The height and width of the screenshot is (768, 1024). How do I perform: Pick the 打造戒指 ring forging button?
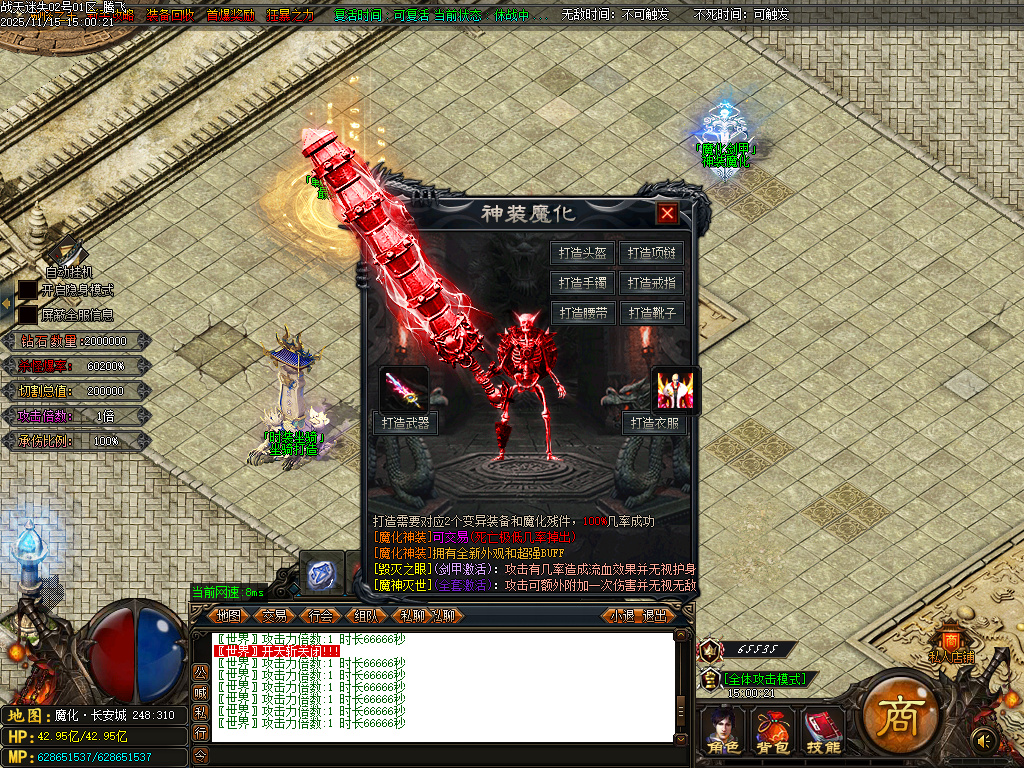[652, 283]
